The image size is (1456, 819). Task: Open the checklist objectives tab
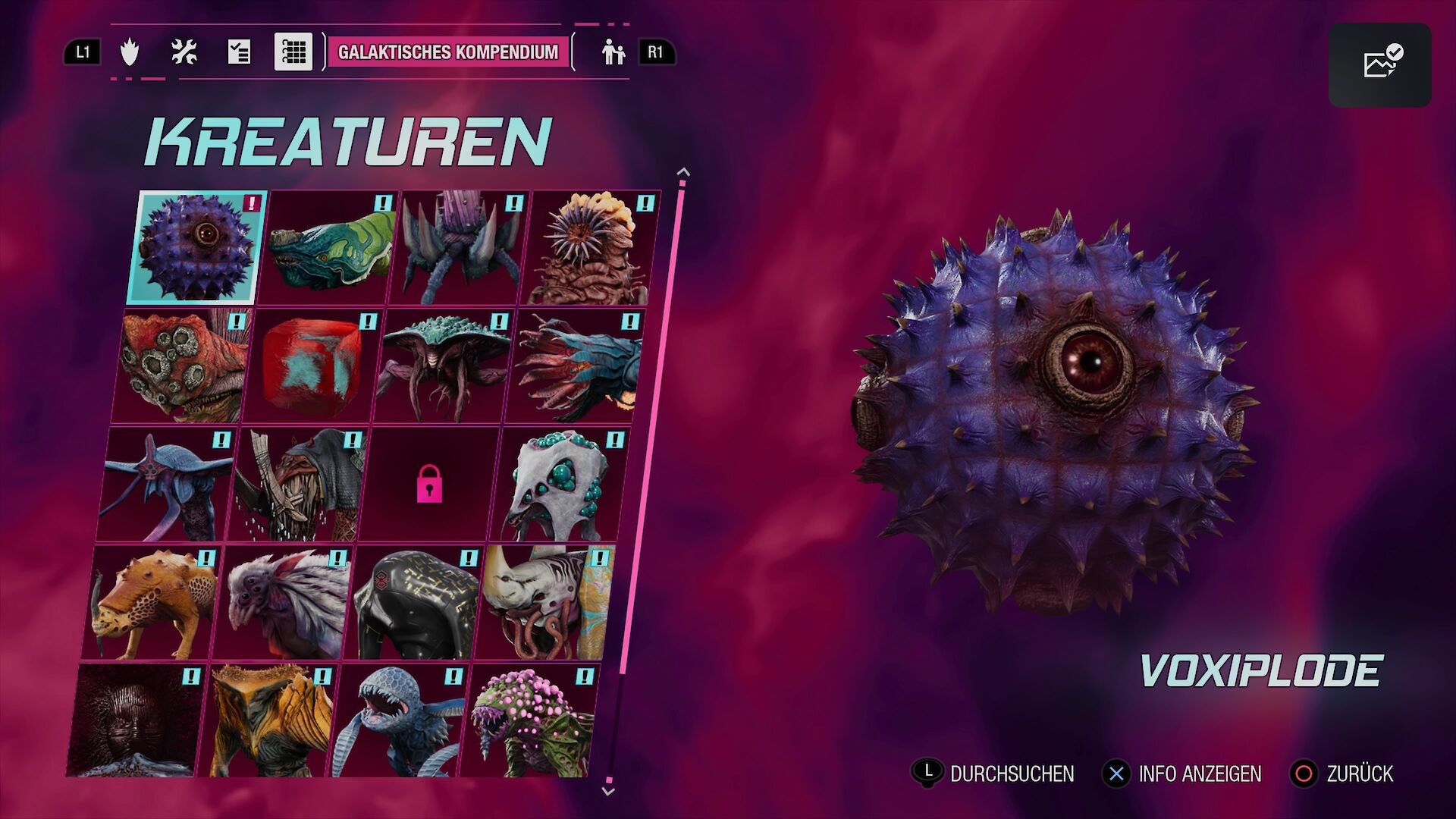click(238, 52)
